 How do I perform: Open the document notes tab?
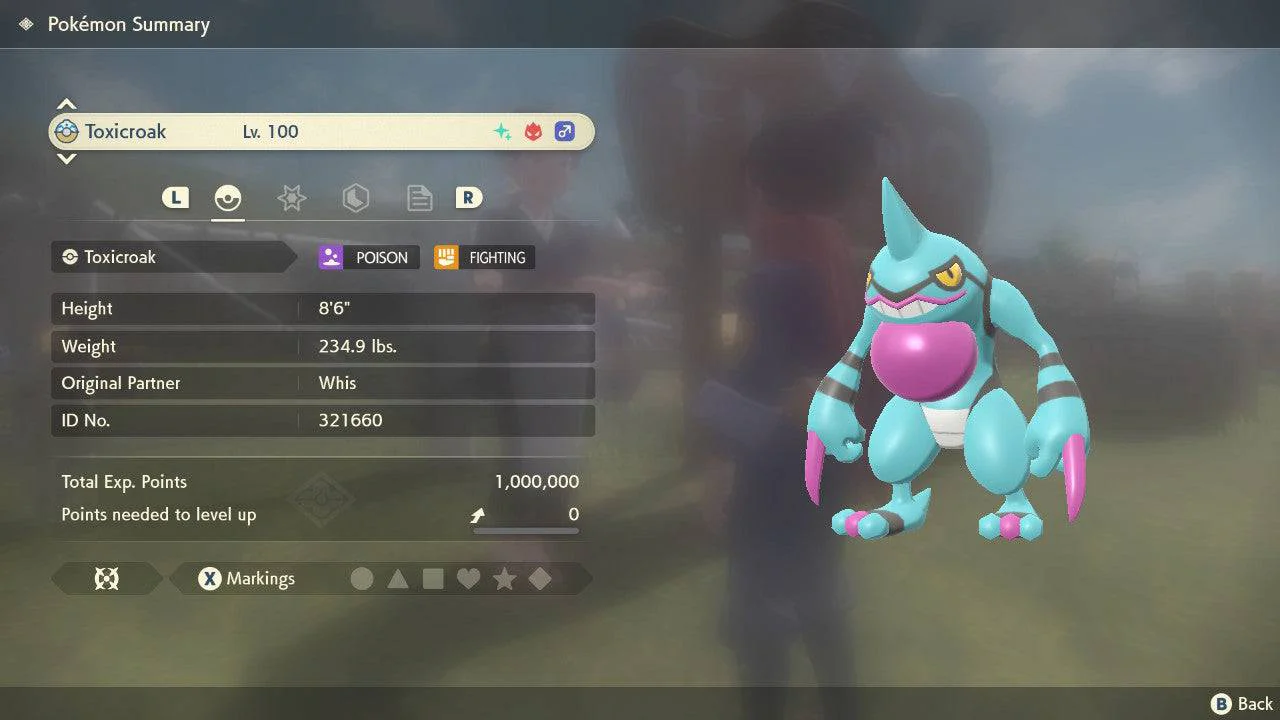[x=419, y=198]
